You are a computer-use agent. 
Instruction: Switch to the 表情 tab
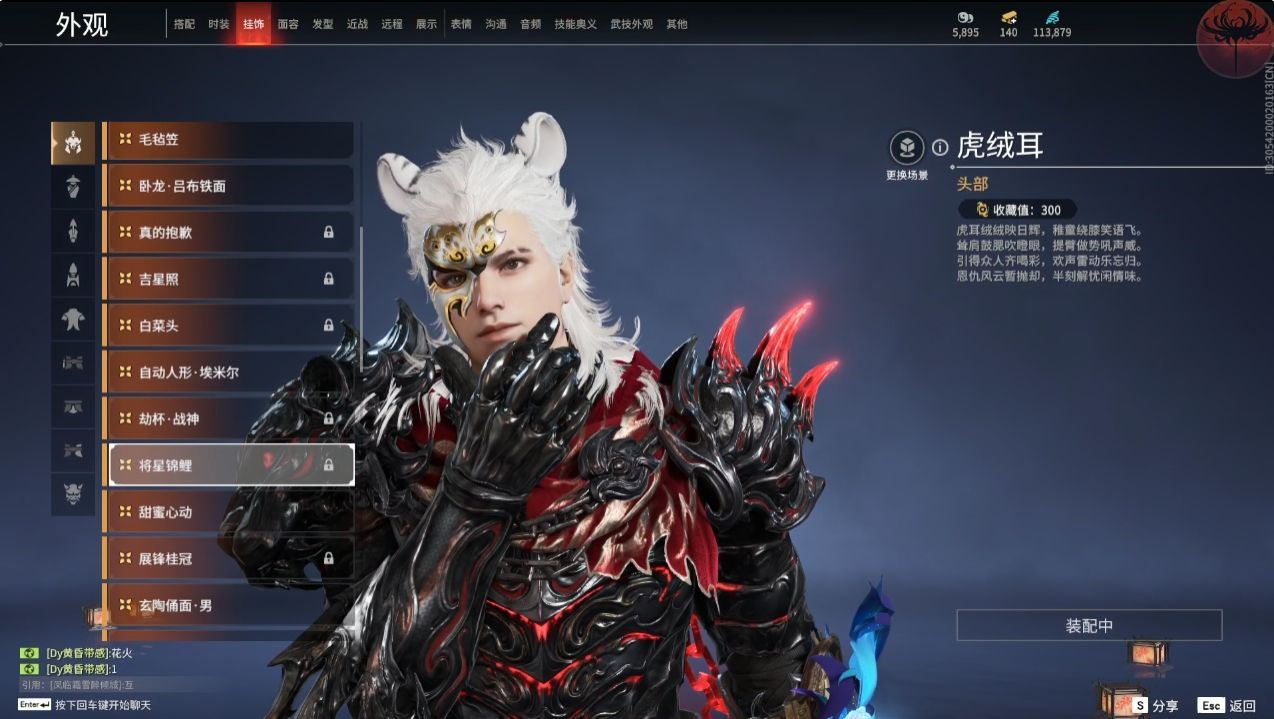pyautogui.click(x=461, y=24)
